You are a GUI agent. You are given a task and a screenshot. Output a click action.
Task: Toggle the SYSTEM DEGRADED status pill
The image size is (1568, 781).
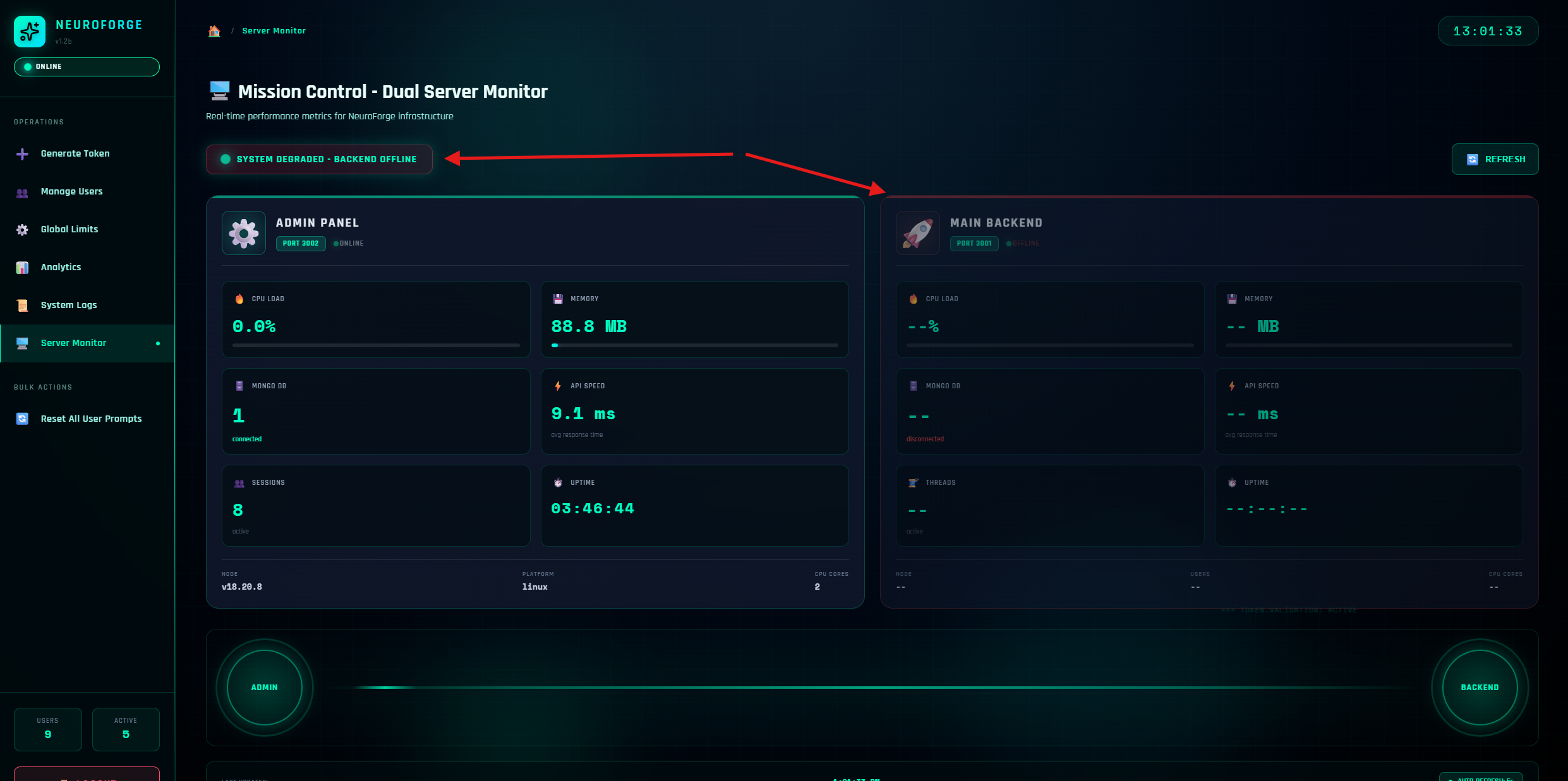[x=319, y=159]
